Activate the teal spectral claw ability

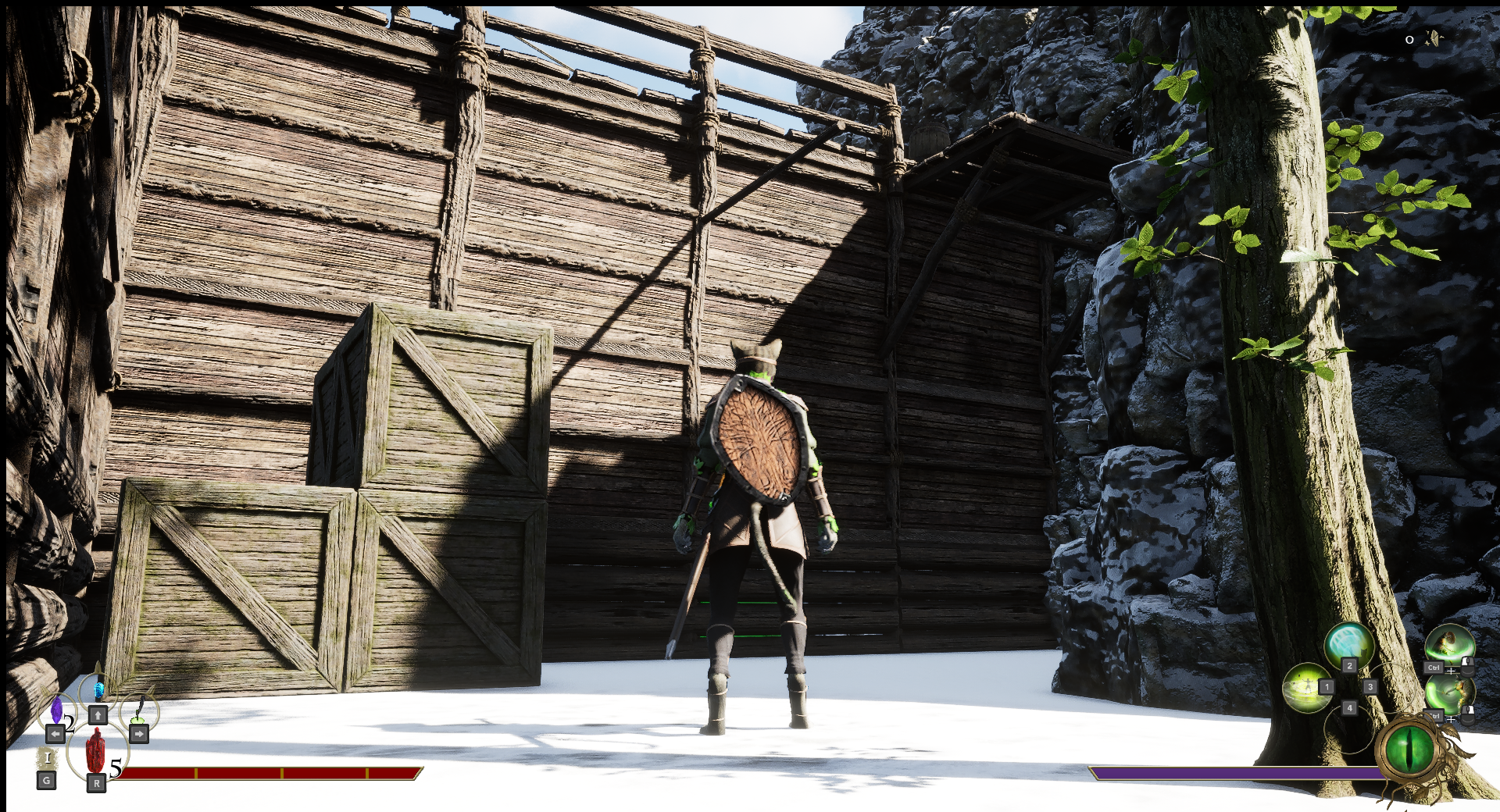(1348, 646)
